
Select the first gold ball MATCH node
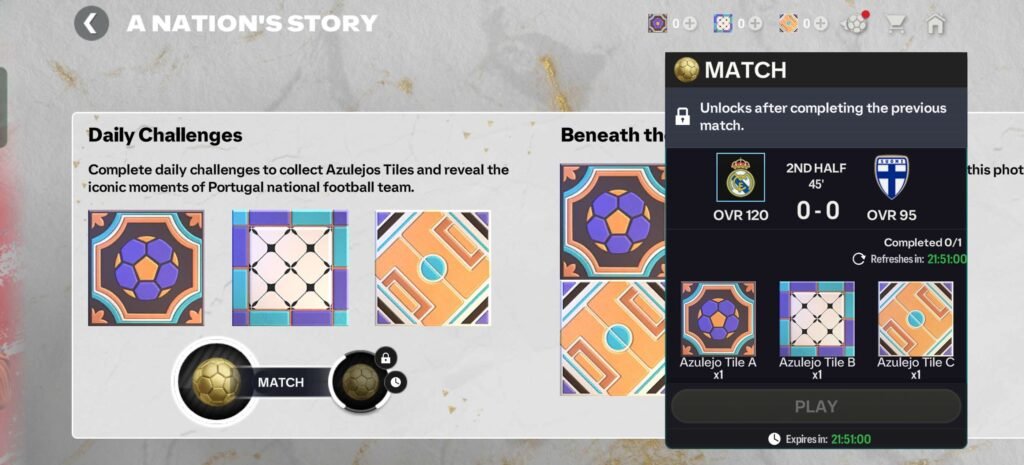click(x=214, y=381)
